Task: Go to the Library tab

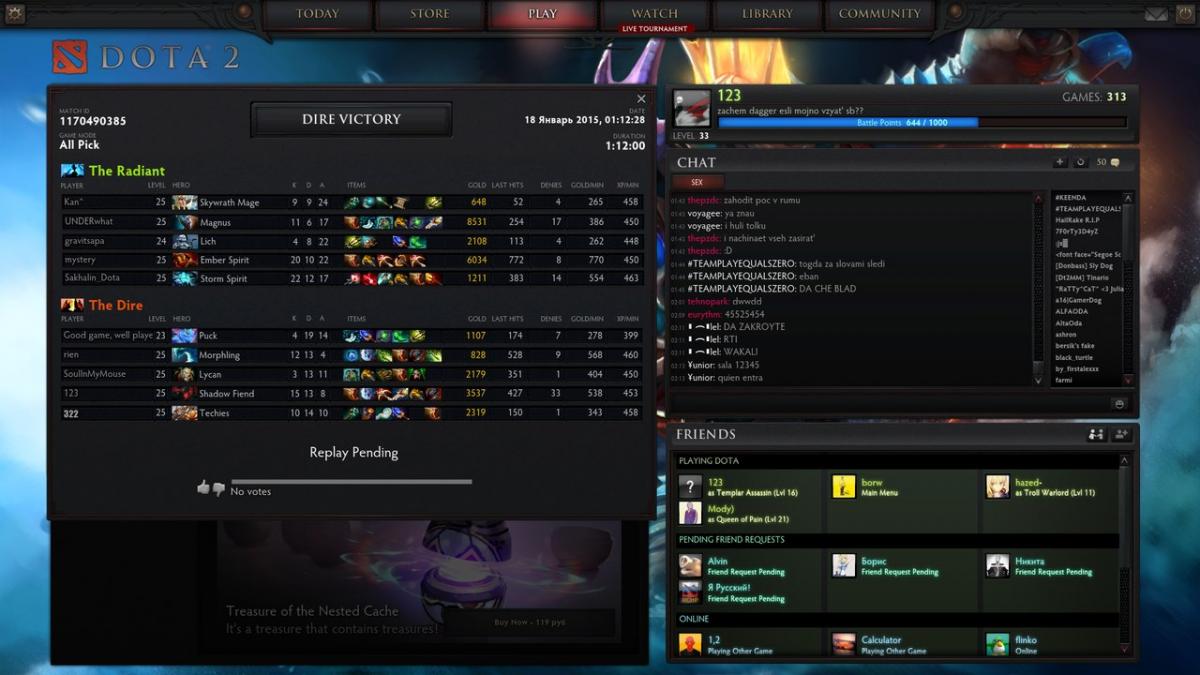Action: pos(767,14)
